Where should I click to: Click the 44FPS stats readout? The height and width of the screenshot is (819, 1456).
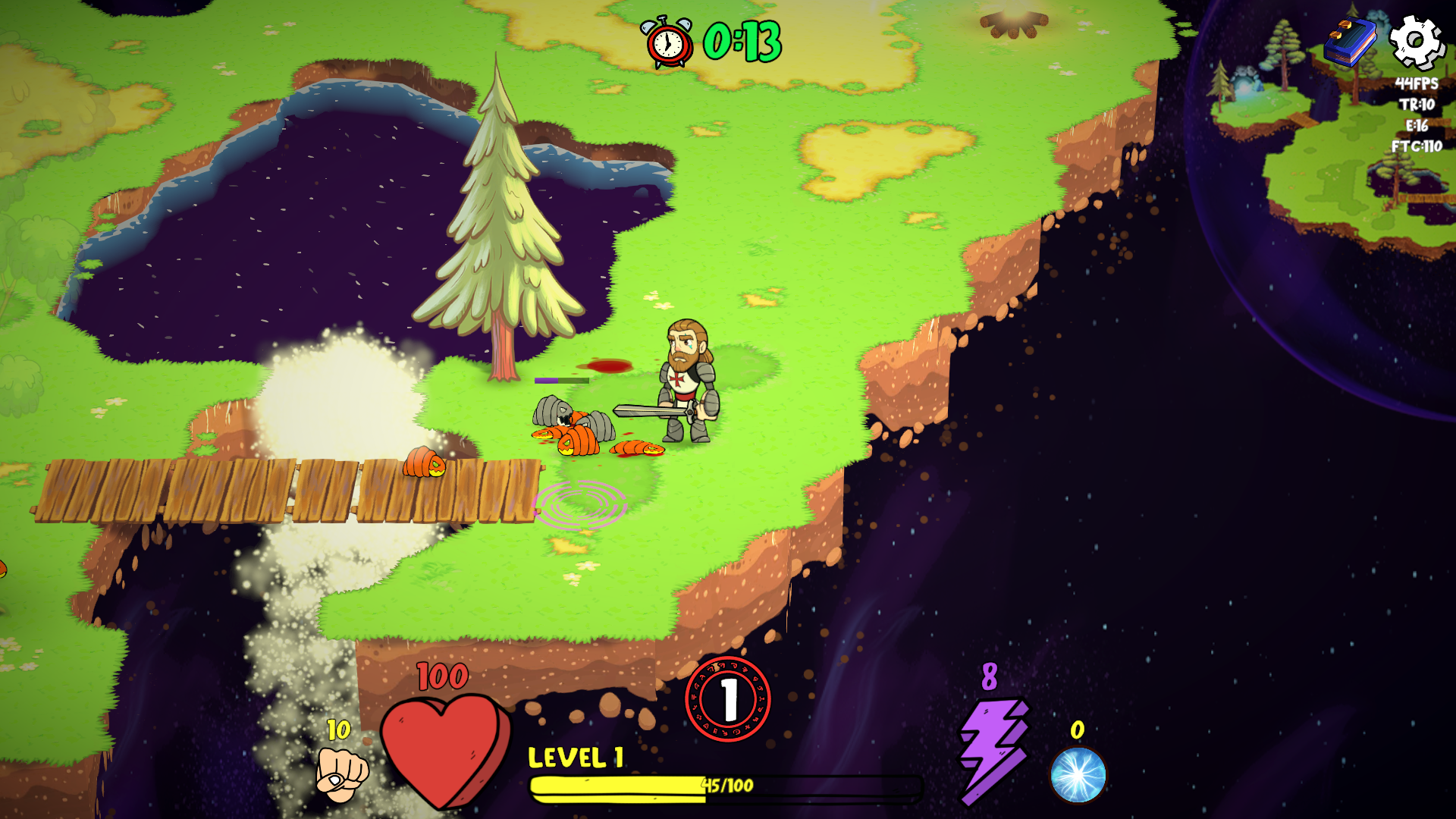click(x=1417, y=83)
